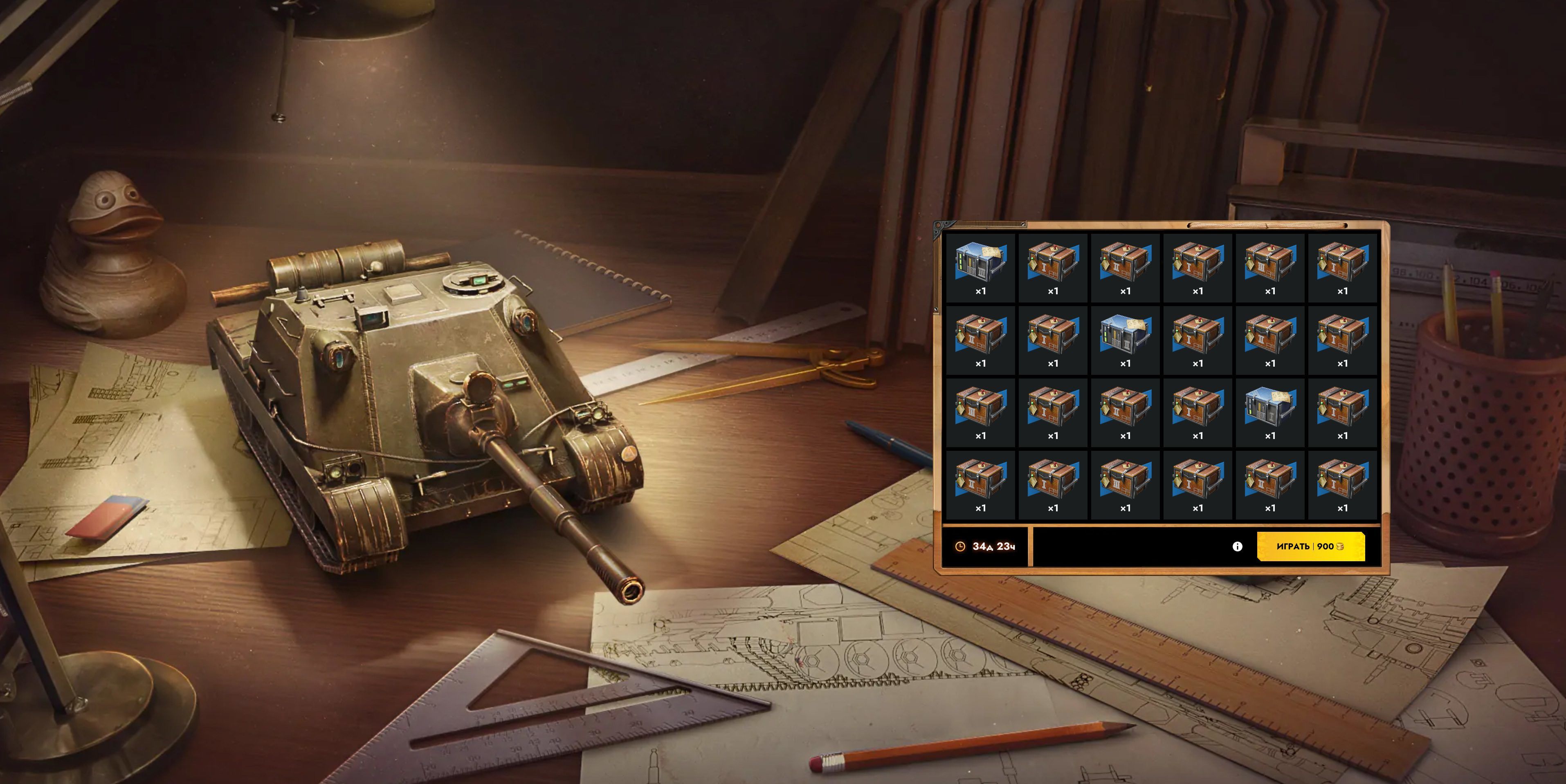Pick the blue crate marked I
Image resolution: width=1566 pixels, height=784 pixels.
click(1269, 412)
